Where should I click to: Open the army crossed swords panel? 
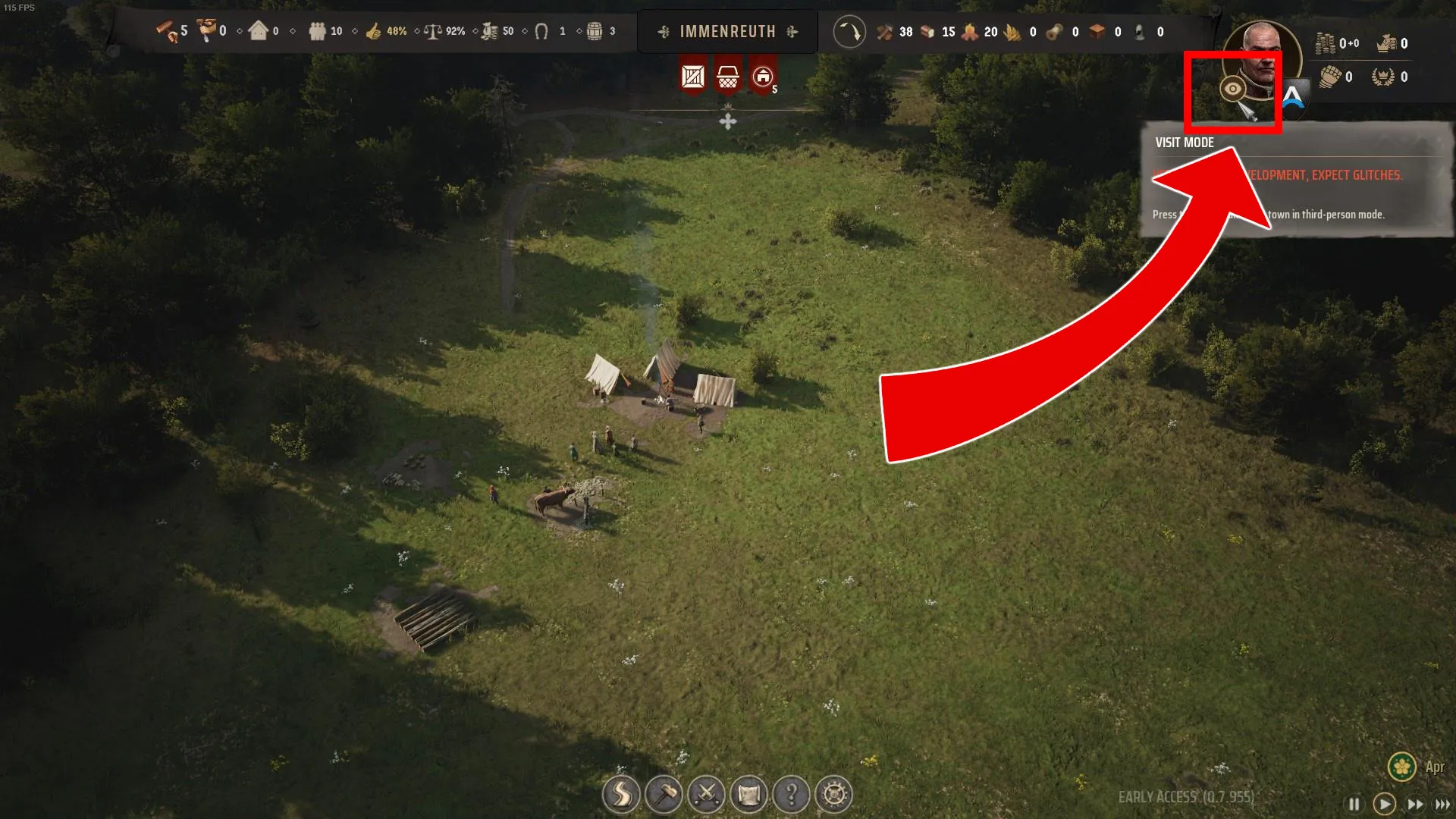click(706, 795)
